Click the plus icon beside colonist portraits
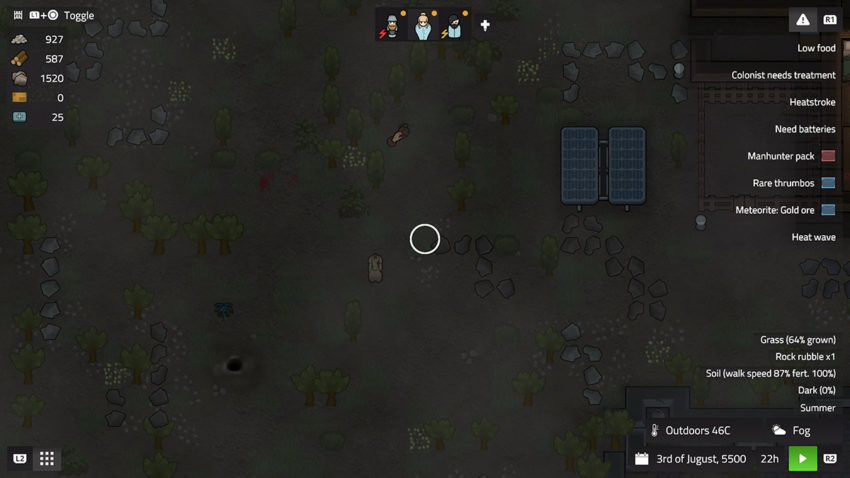The height and width of the screenshot is (478, 850). pyautogui.click(x=485, y=26)
